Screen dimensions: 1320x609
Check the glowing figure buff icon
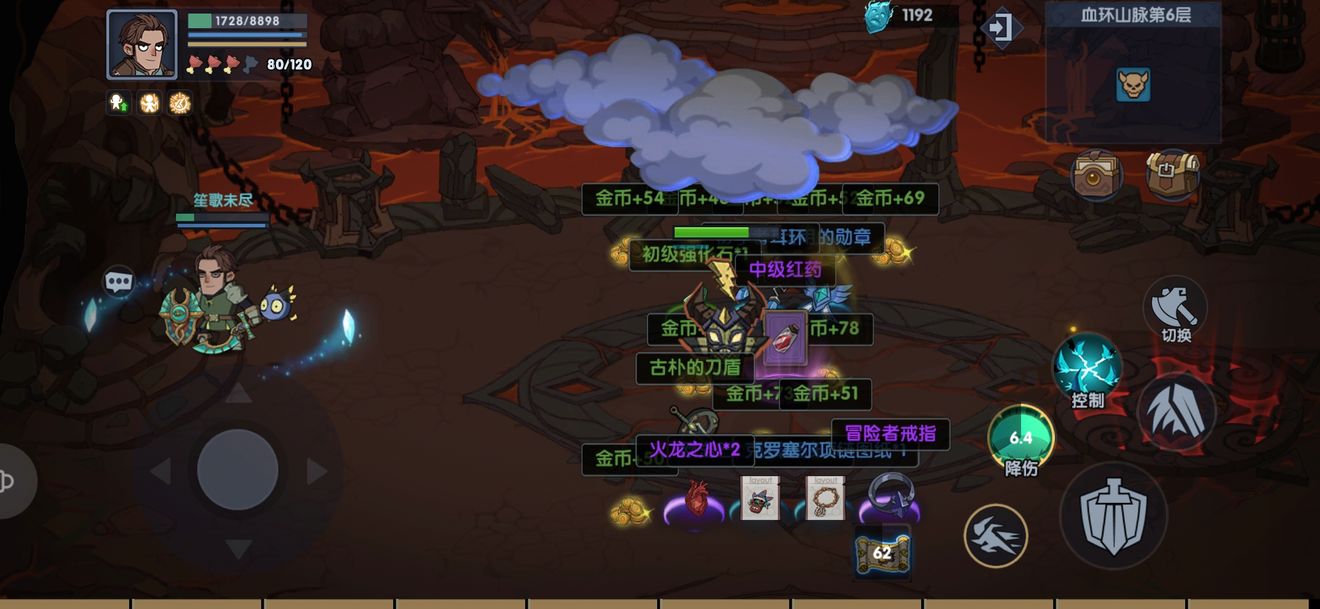coord(149,103)
